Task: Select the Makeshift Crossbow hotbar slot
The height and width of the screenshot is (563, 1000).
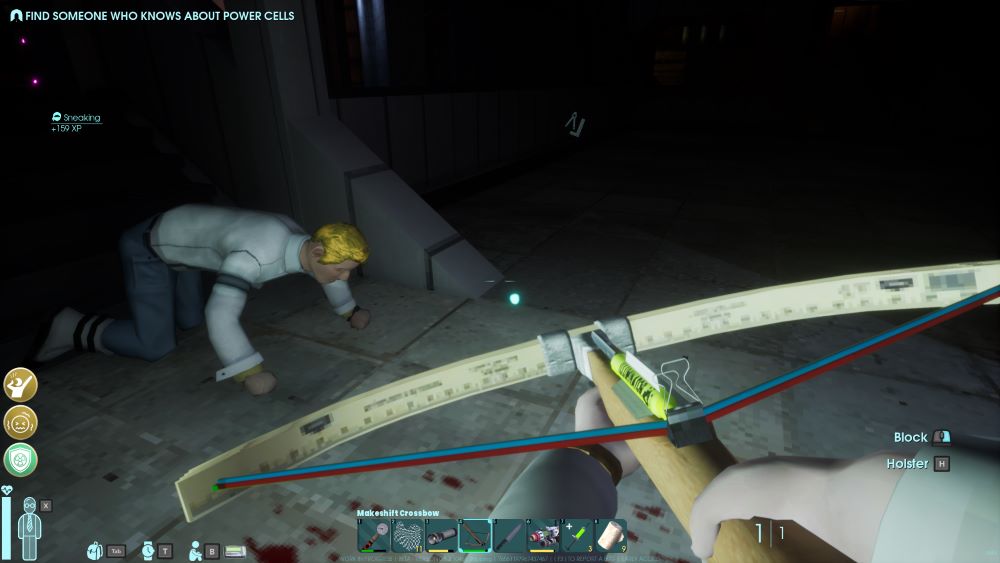Action: tap(475, 535)
